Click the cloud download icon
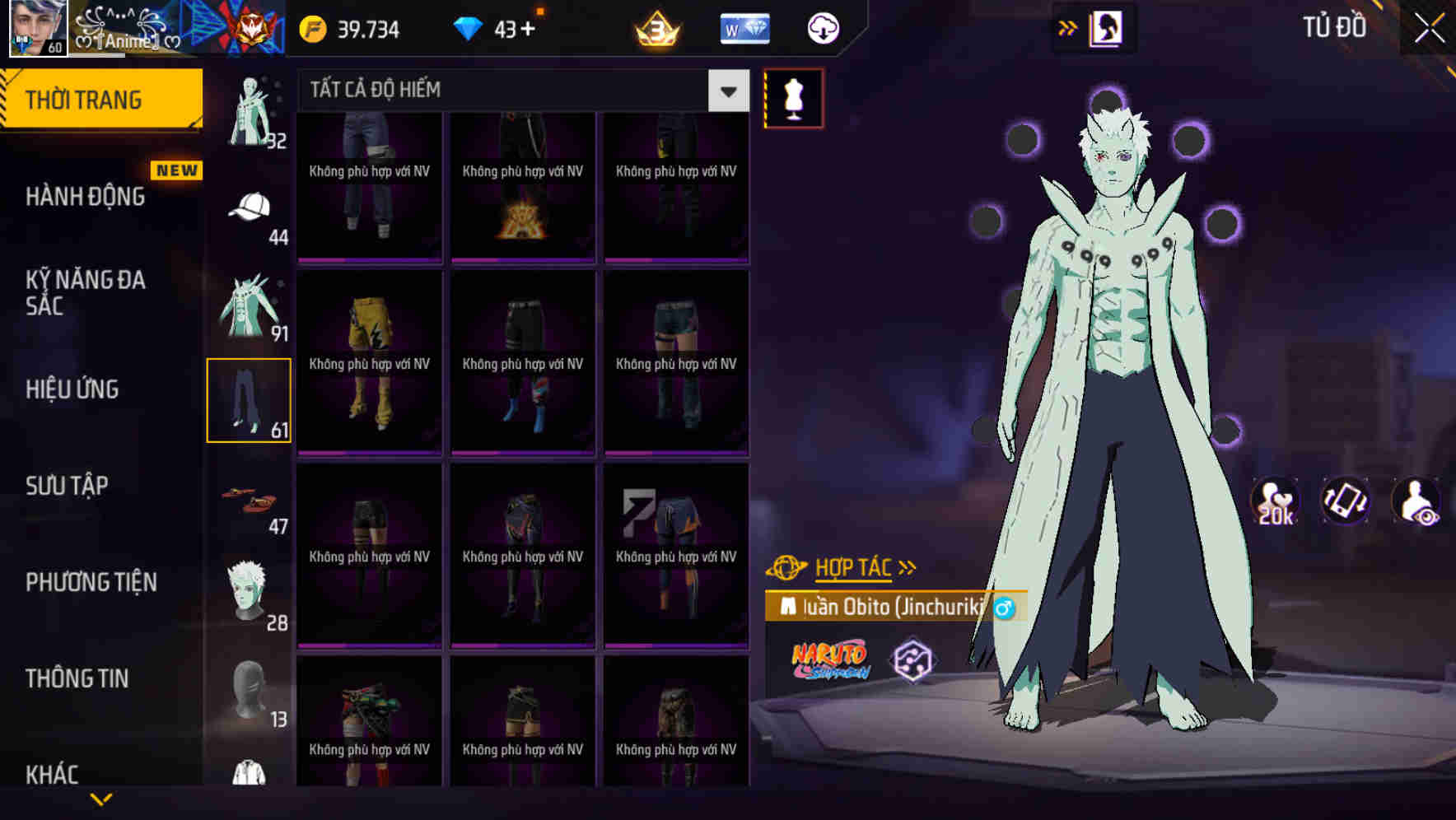The image size is (1456, 820). (821, 27)
